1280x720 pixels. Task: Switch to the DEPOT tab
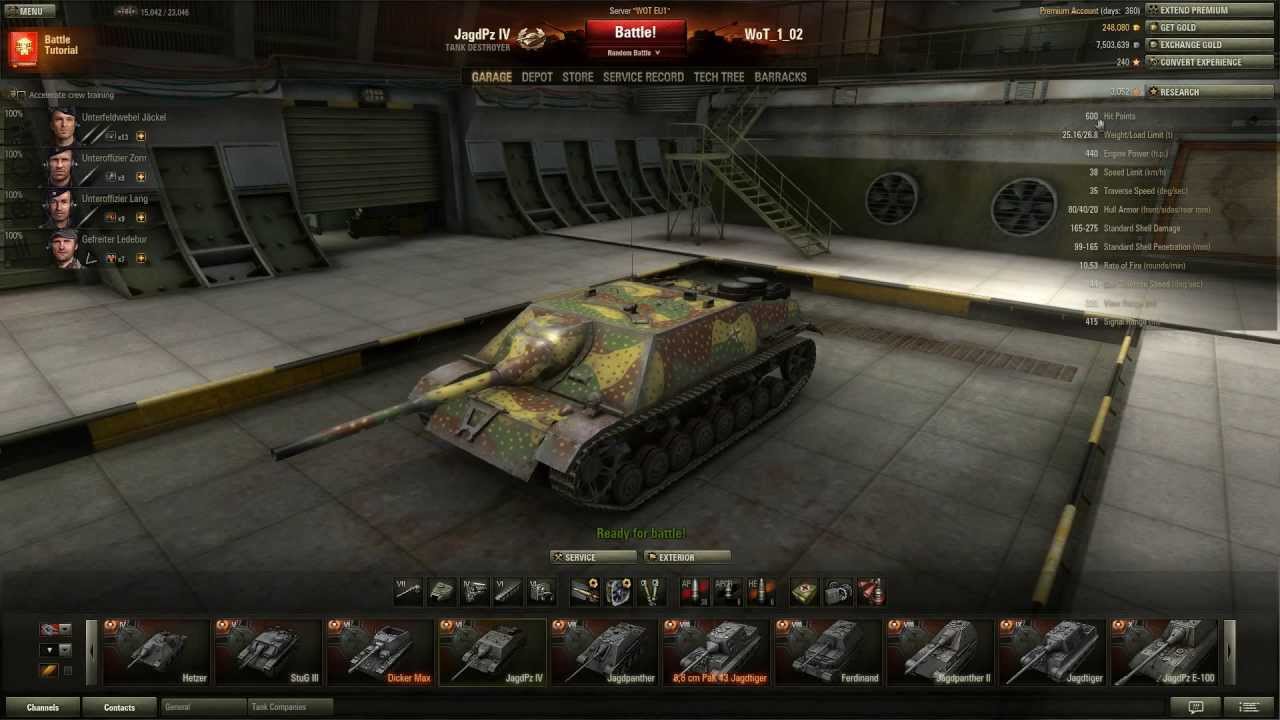click(x=537, y=77)
